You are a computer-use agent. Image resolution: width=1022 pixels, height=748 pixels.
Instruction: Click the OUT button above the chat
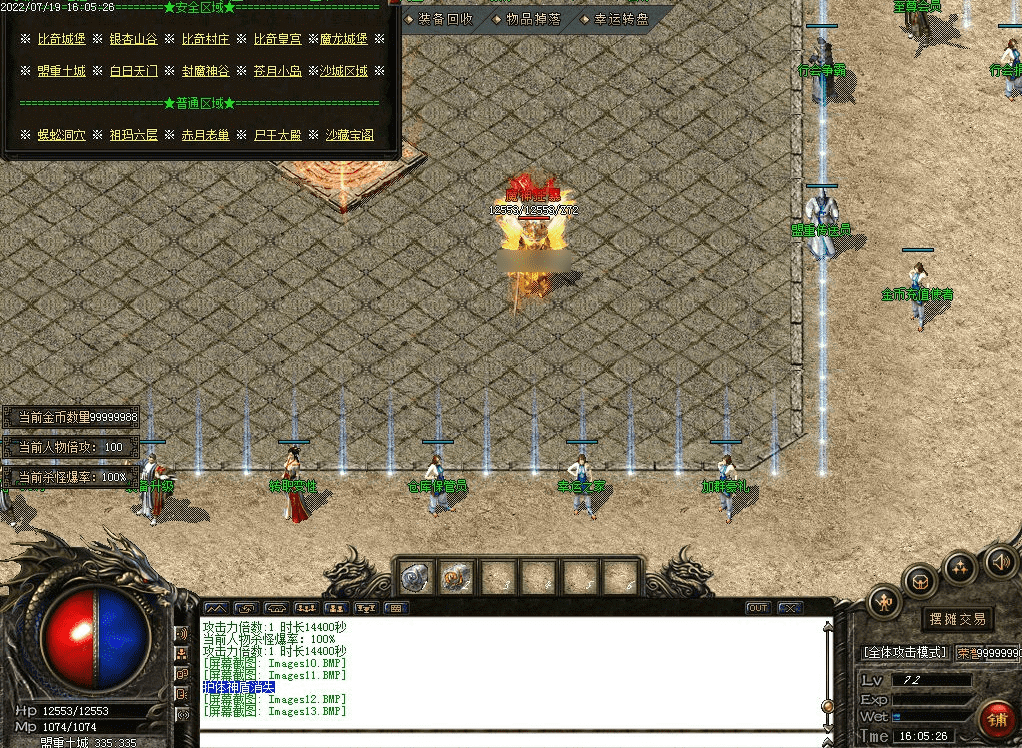(x=758, y=608)
